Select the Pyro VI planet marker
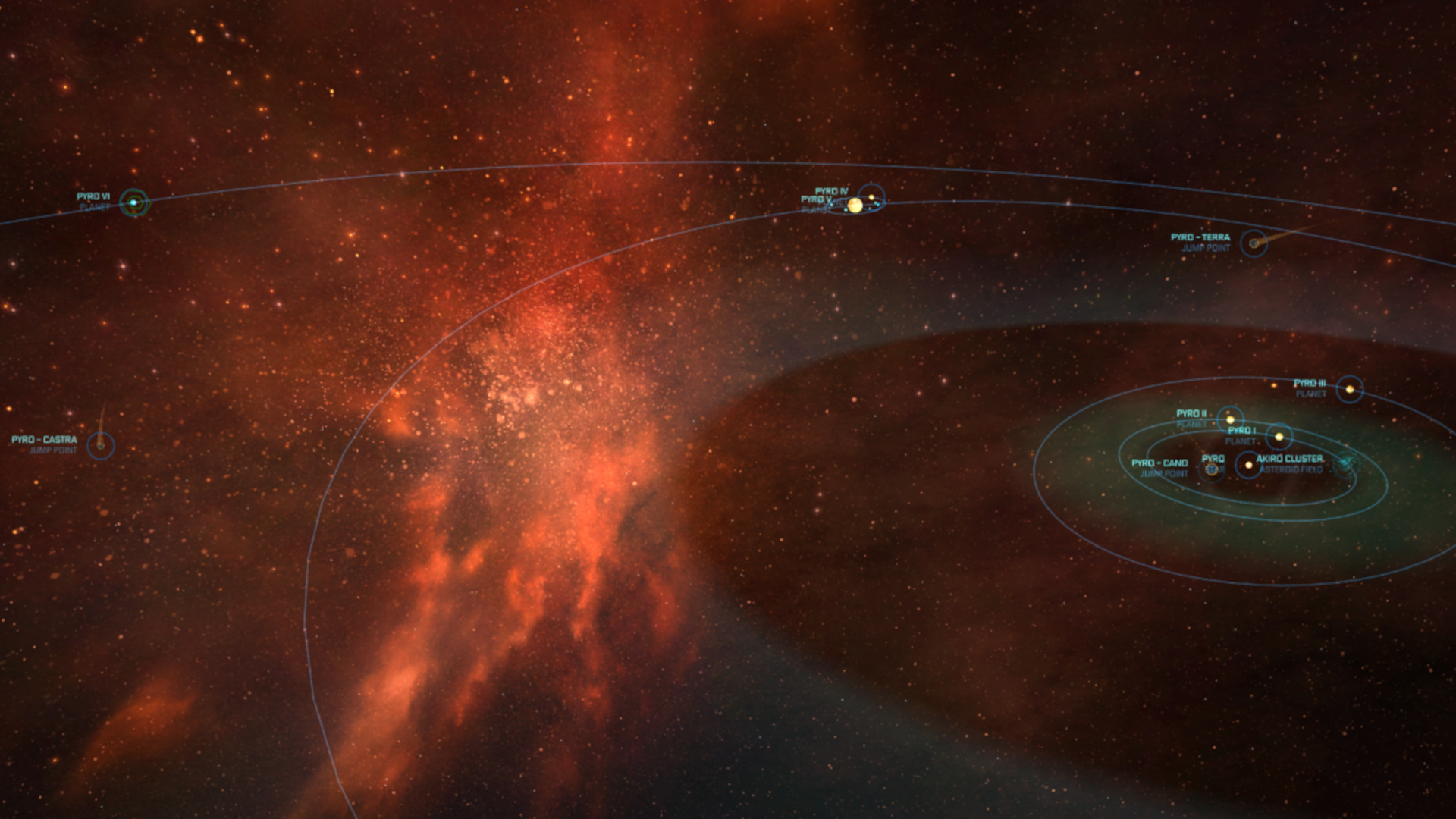 click(134, 202)
